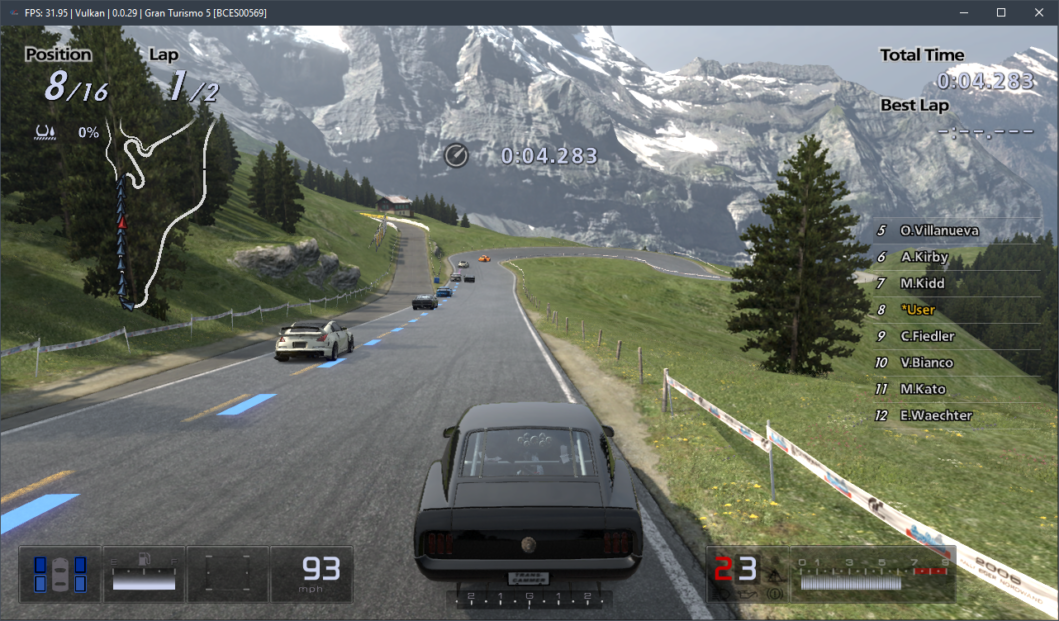Click the tire icon above the minimap

point(45,131)
